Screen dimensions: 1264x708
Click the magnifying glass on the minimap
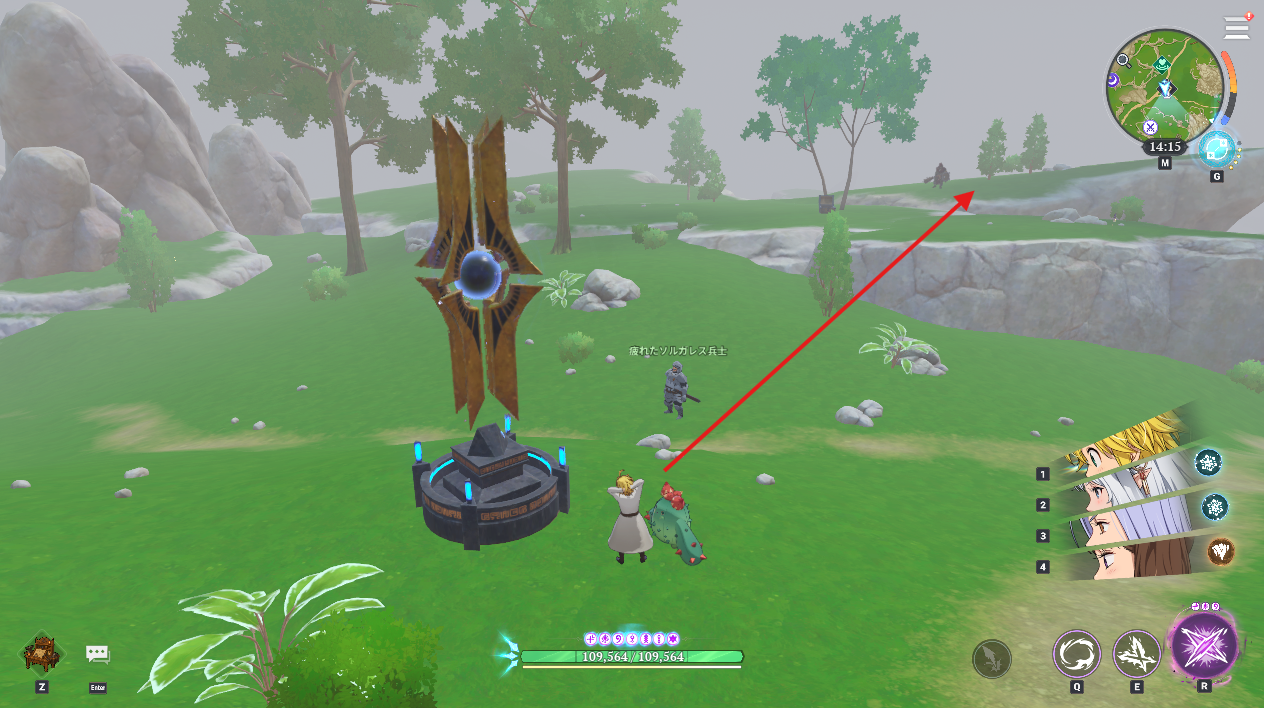pos(1124,60)
